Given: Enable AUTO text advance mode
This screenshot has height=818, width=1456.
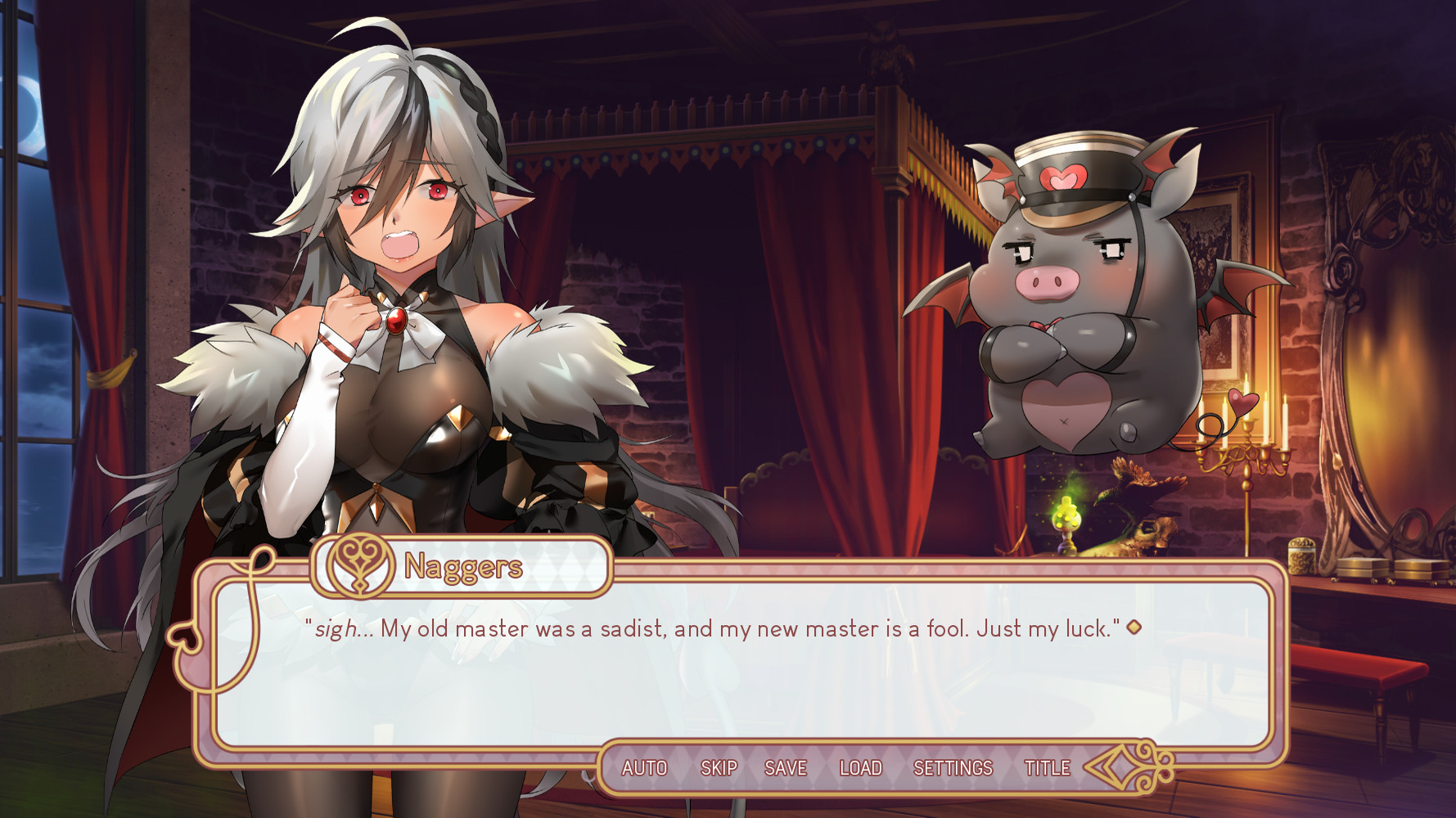Looking at the screenshot, I should (644, 768).
